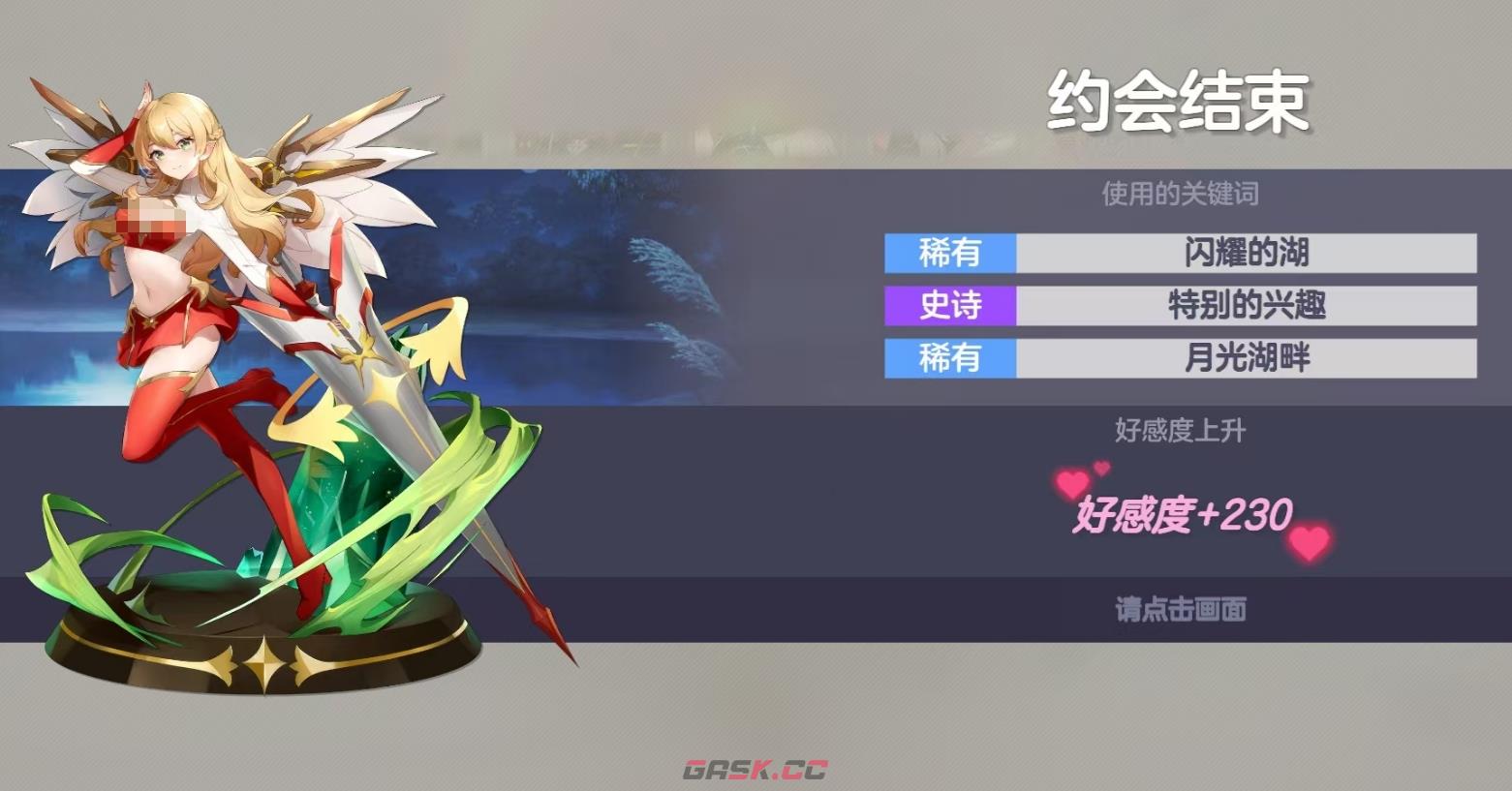
Task: Click the 稀有 badge beside 月光湖畔
Action: (x=947, y=357)
